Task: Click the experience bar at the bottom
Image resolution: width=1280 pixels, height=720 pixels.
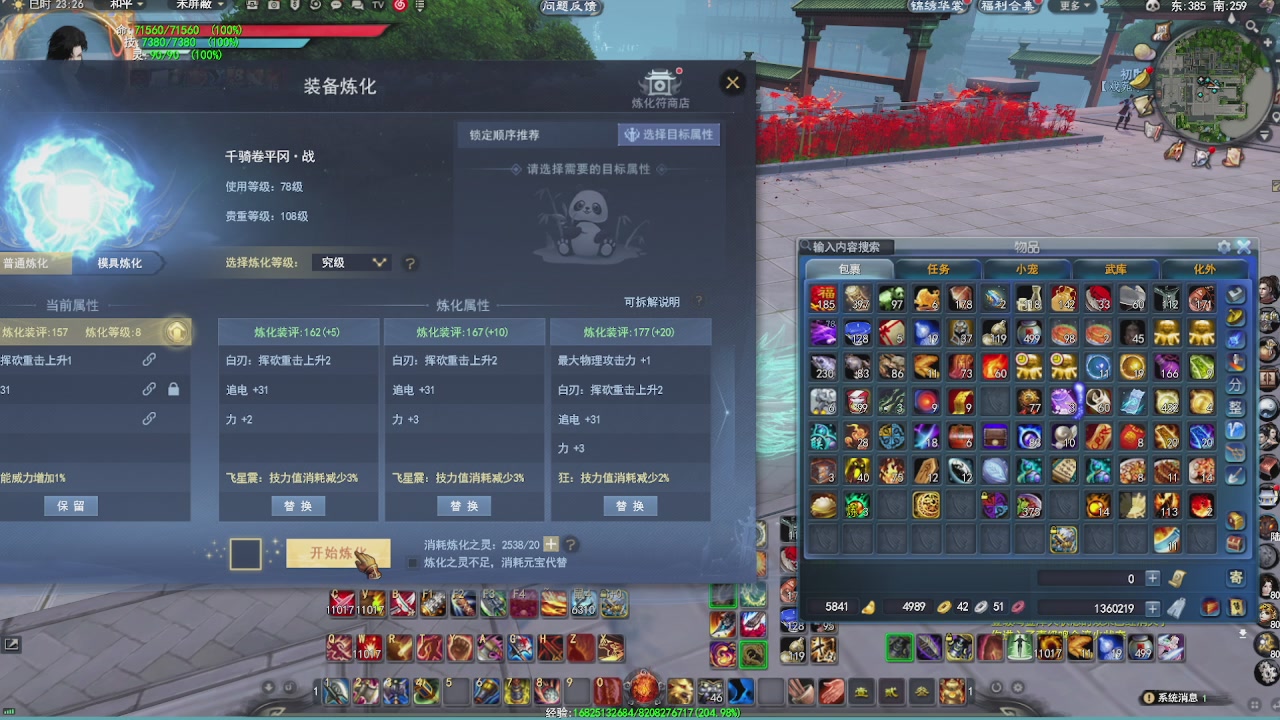Action: pyautogui.click(x=640, y=714)
